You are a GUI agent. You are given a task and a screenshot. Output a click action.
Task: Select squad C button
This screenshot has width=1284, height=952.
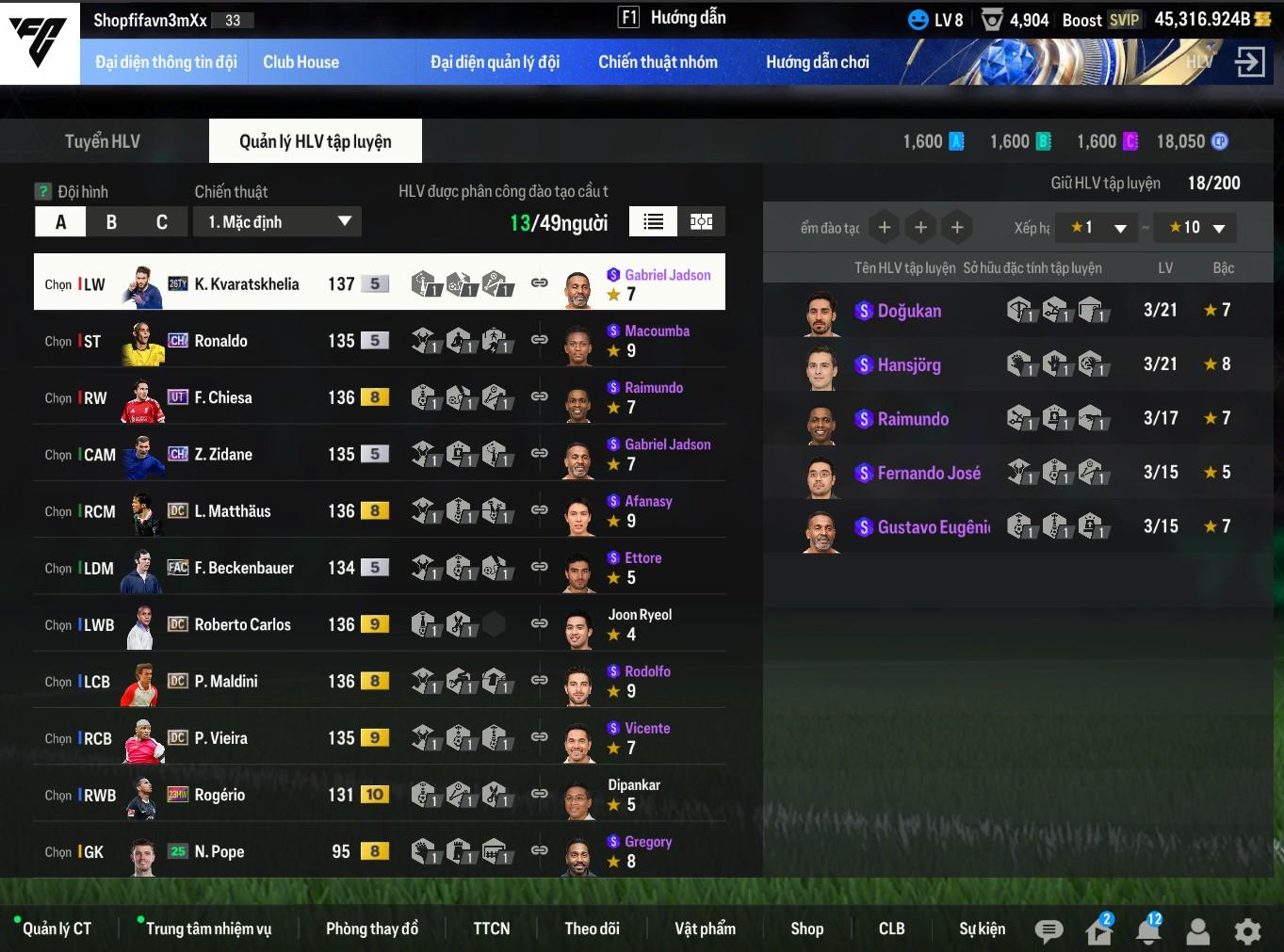[x=162, y=222]
